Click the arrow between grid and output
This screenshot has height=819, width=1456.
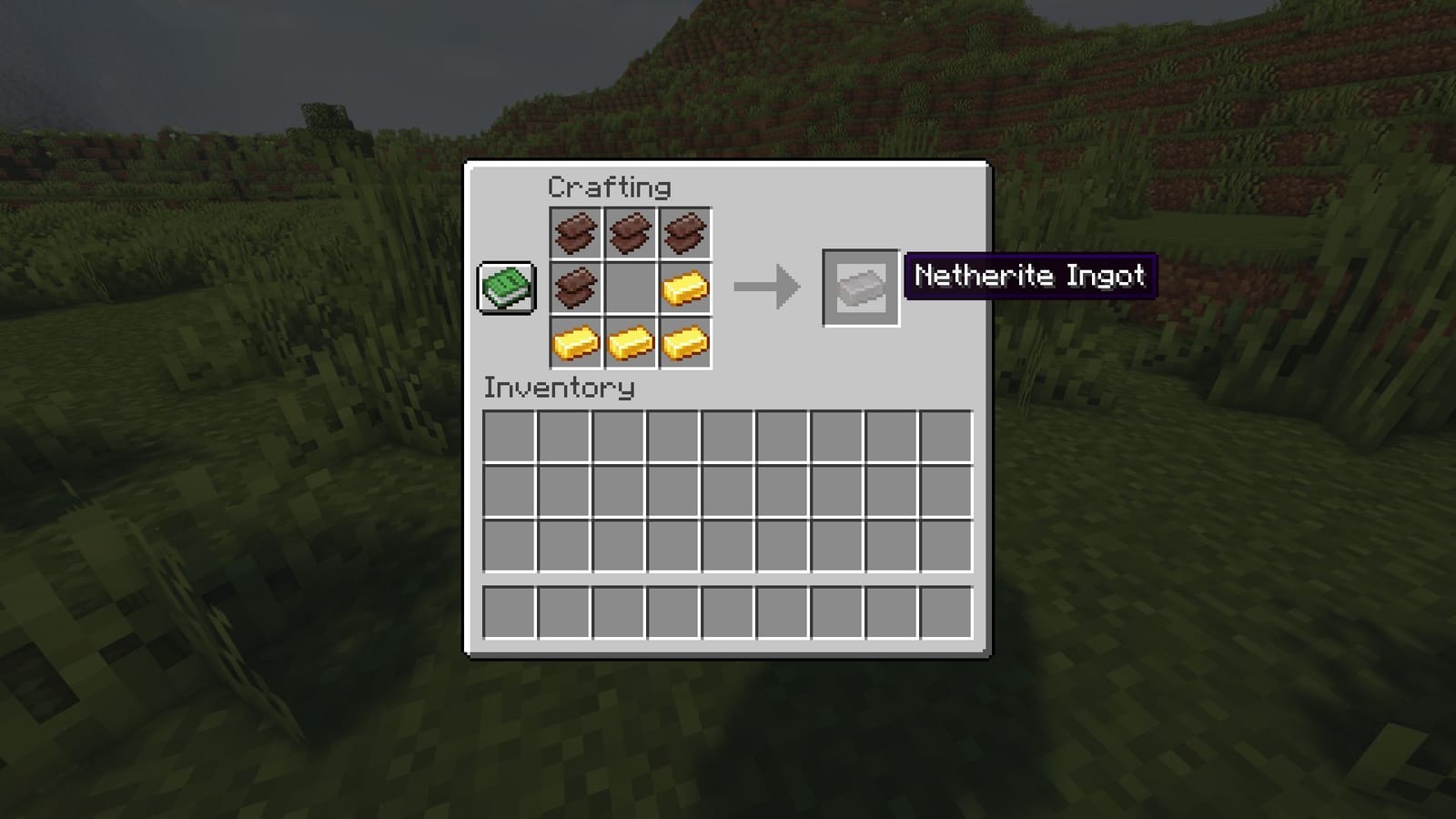[767, 287]
